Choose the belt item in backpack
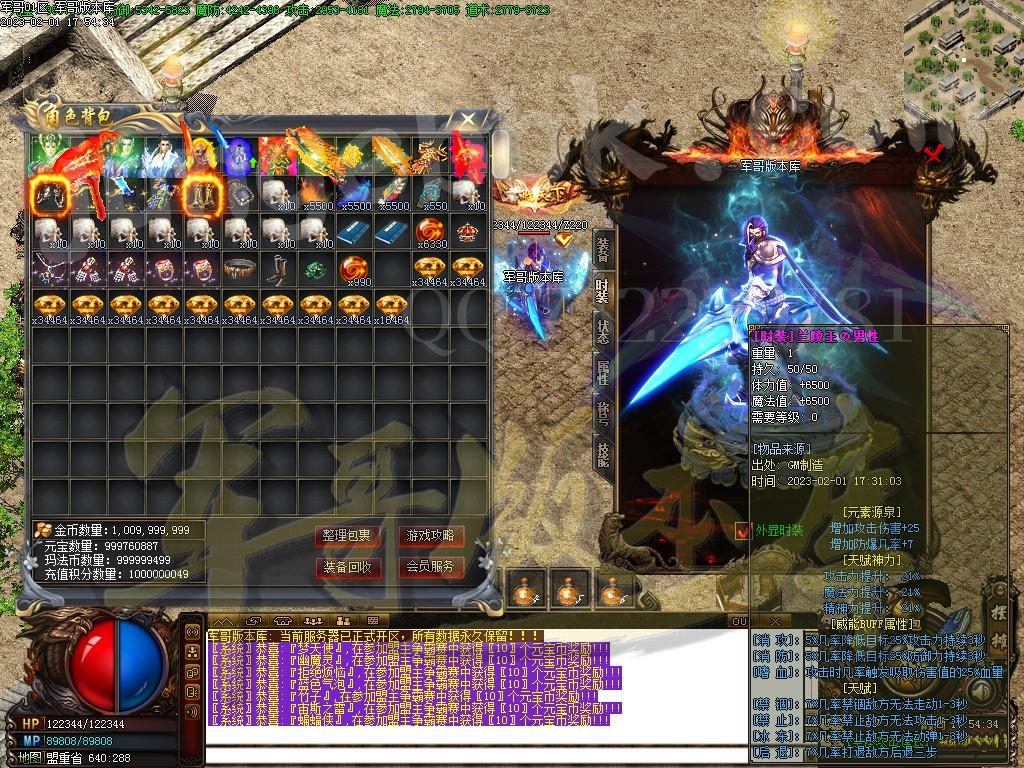 pyautogui.click(x=239, y=269)
